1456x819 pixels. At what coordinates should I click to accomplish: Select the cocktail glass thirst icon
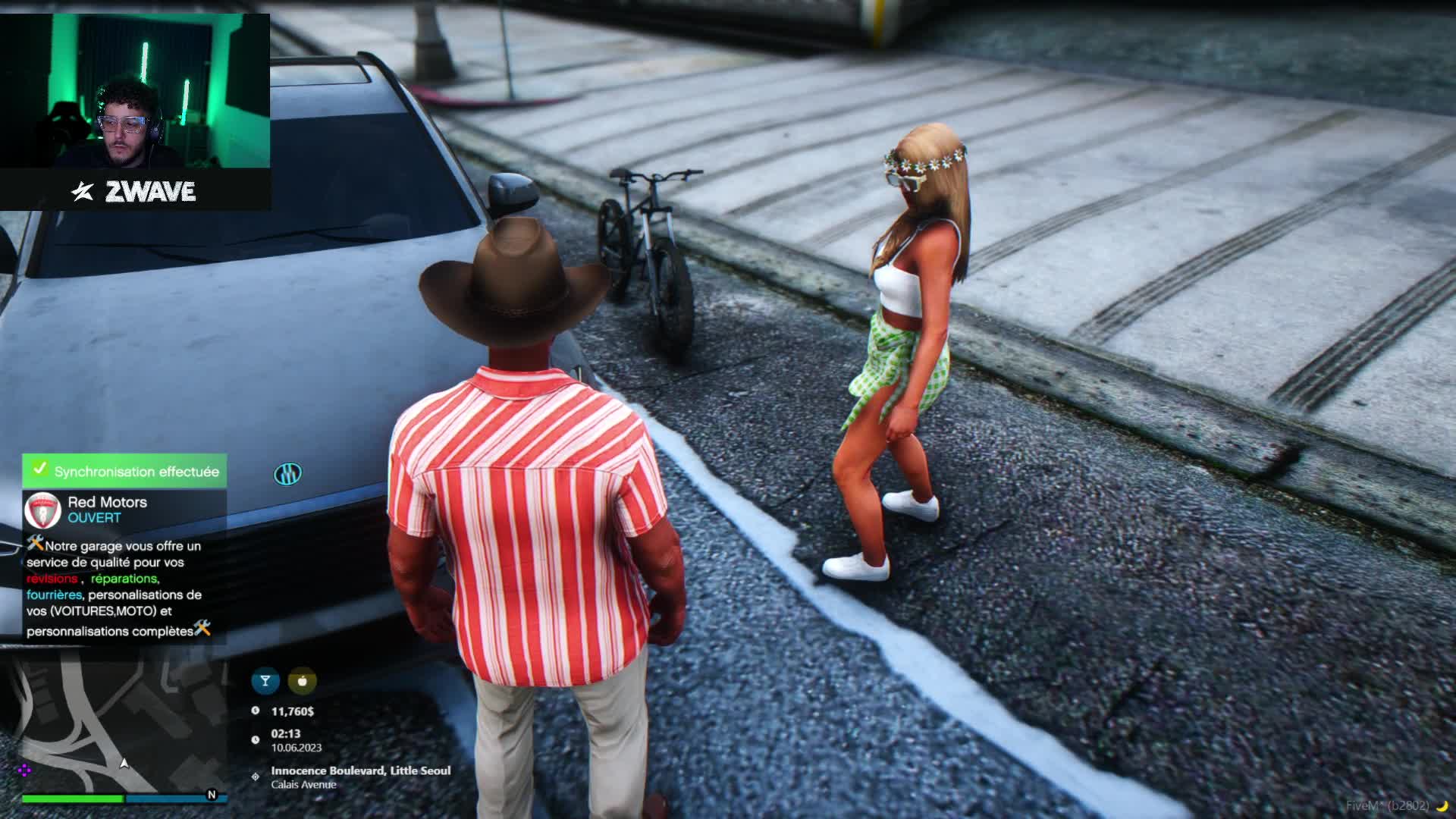(x=265, y=681)
